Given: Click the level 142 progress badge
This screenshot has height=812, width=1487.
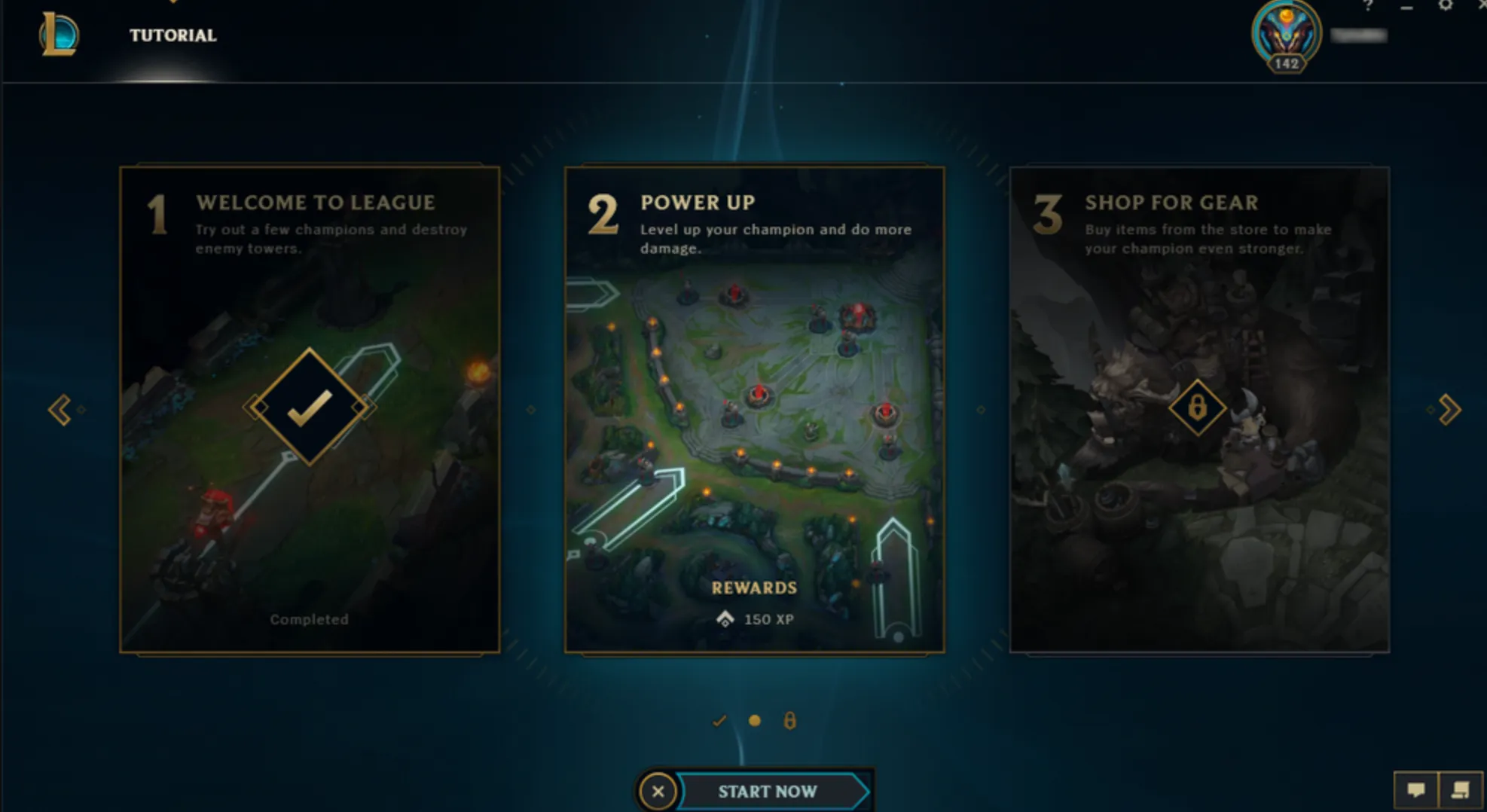Looking at the screenshot, I should (1286, 63).
